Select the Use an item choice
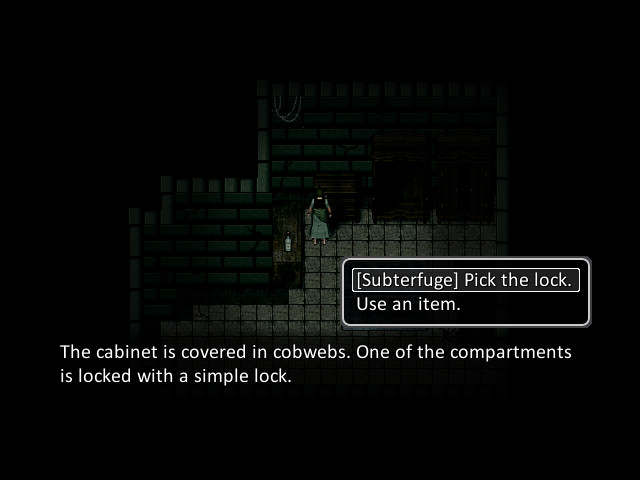640x480 pixels. tap(409, 304)
